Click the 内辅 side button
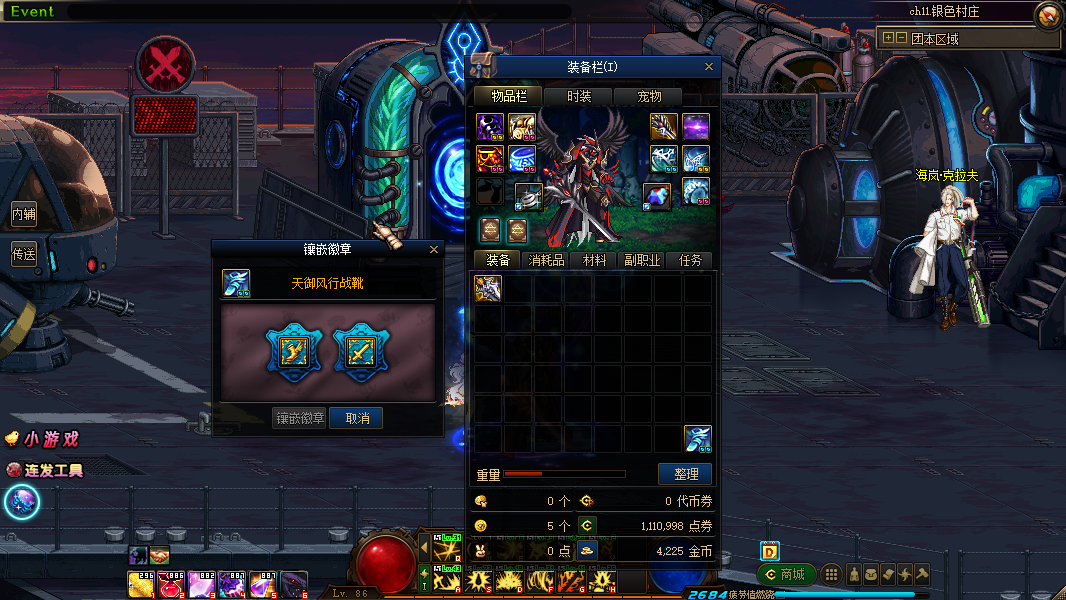This screenshot has width=1066, height=600. [x=24, y=213]
